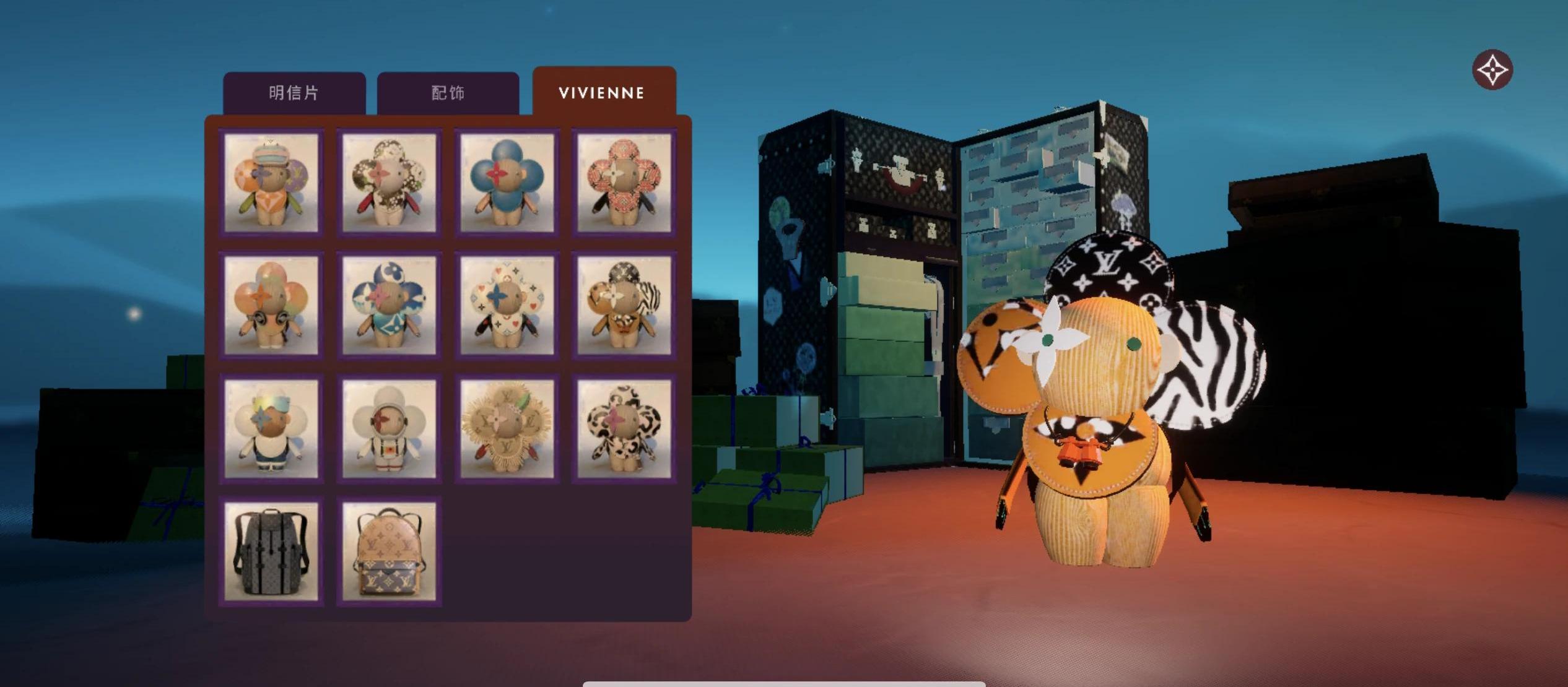The image size is (1568, 687).
Task: Select the Vivienne with camouflage floral petals
Action: tap(389, 183)
